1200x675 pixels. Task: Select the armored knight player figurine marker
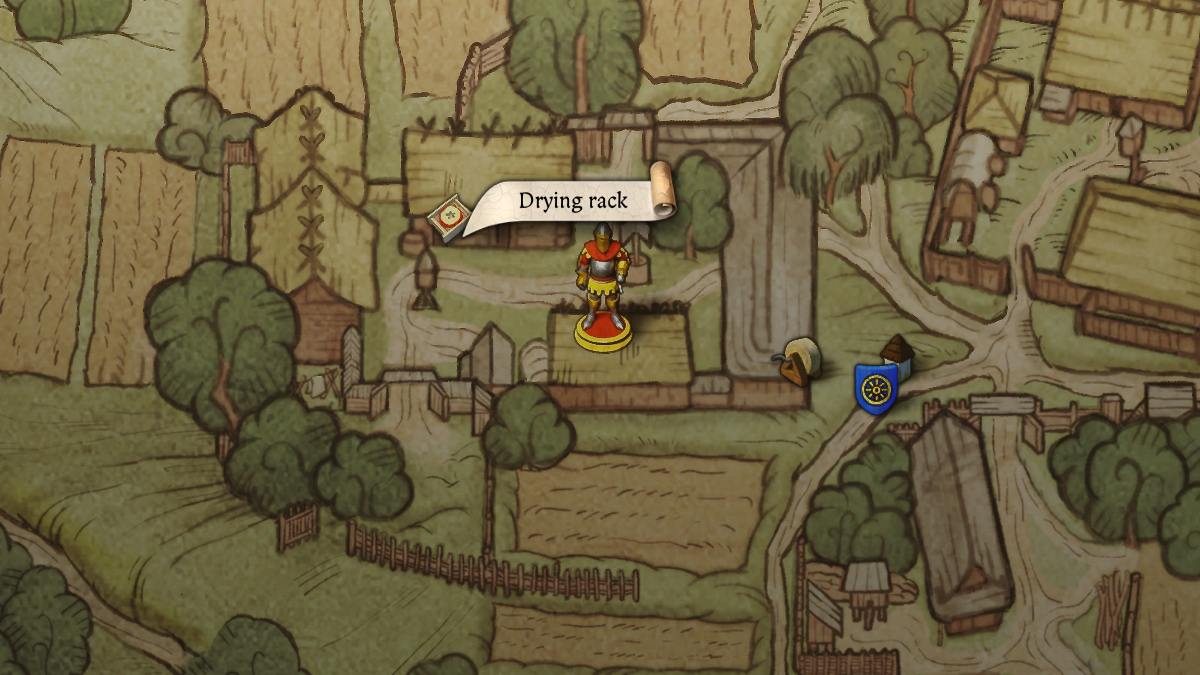602,288
